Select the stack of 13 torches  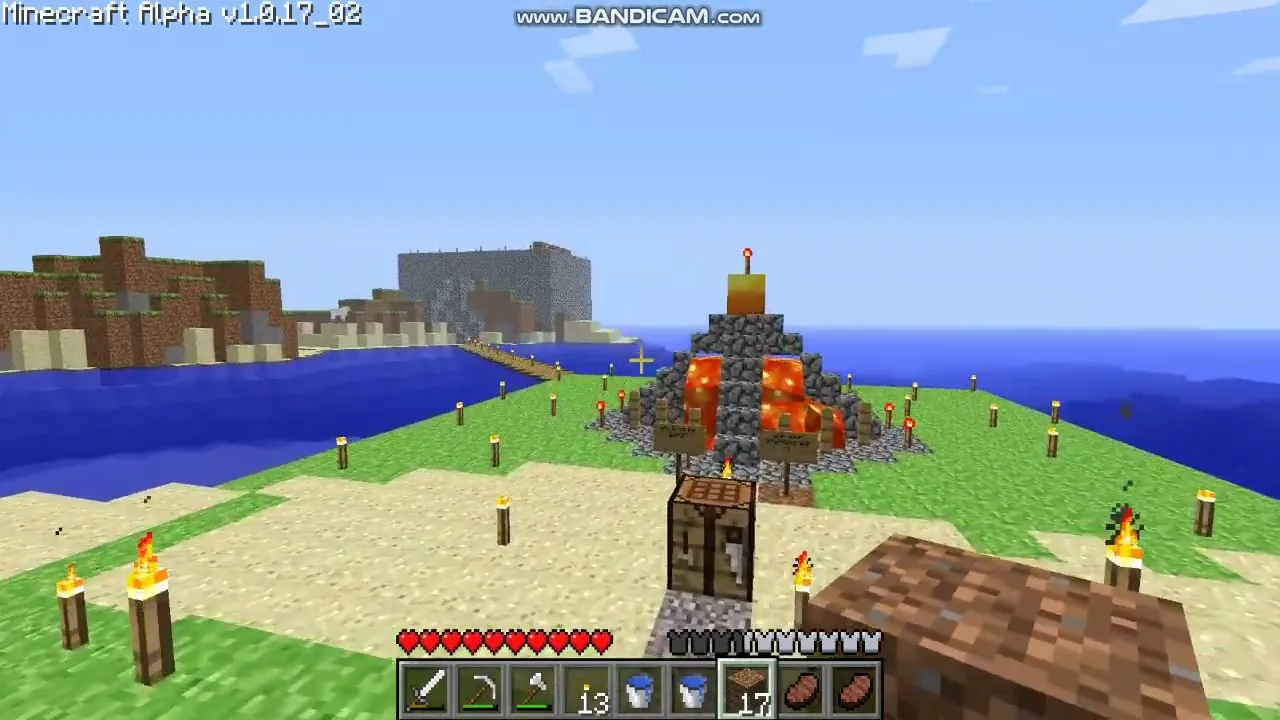(587, 689)
